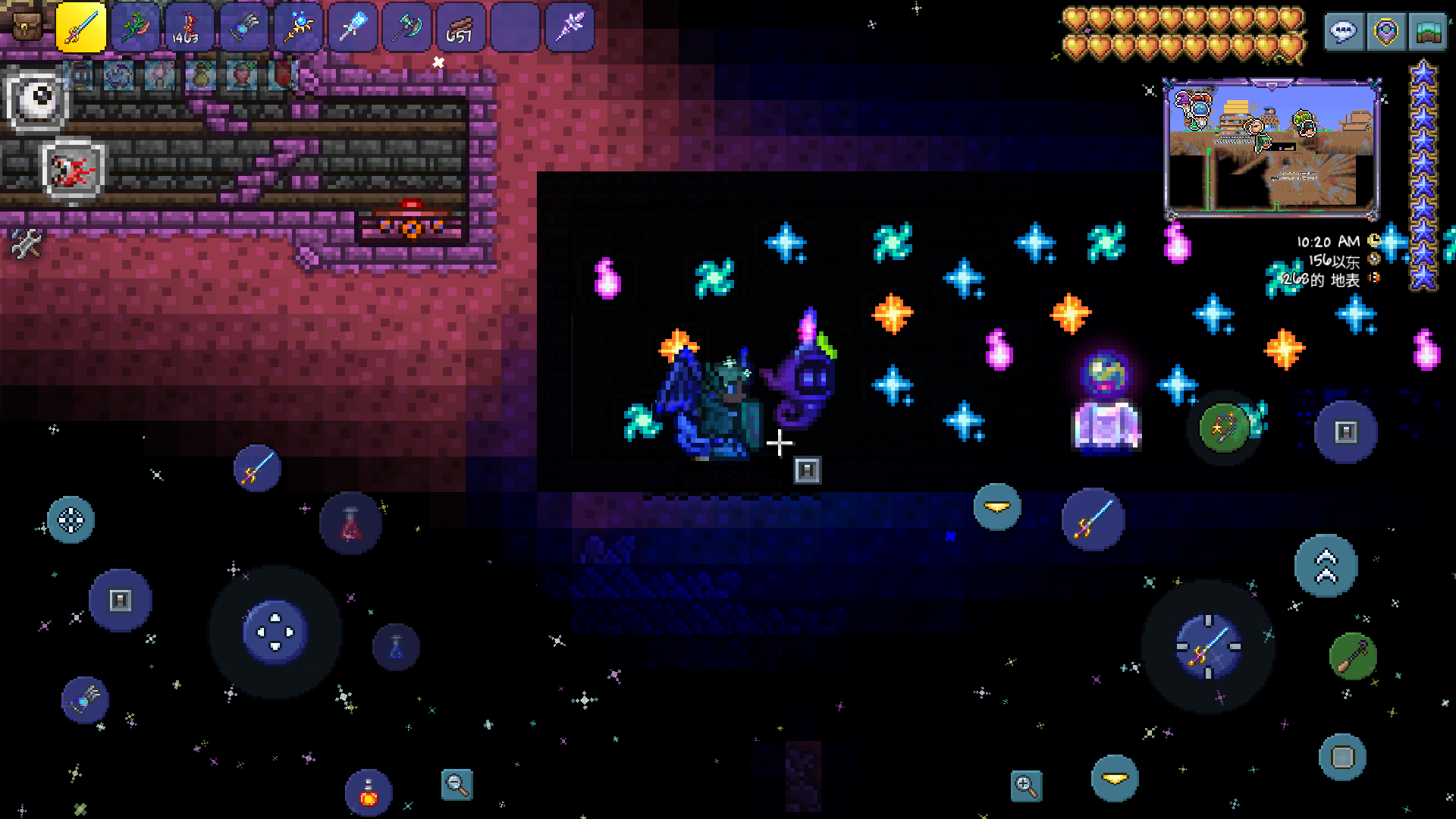The width and height of the screenshot is (1456, 819).
Task: Pick the blue orb staff slot
Action: pos(298,27)
